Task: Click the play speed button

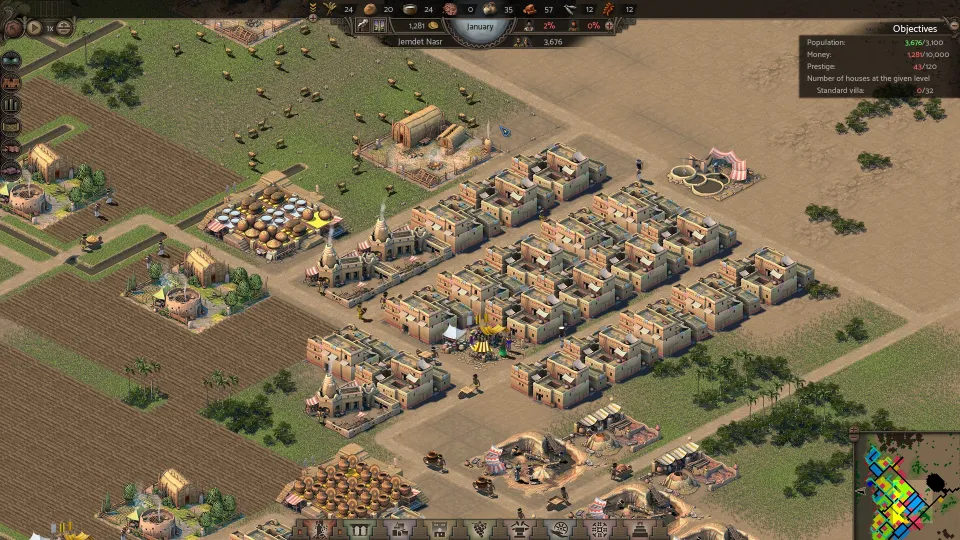Action: pos(34,28)
